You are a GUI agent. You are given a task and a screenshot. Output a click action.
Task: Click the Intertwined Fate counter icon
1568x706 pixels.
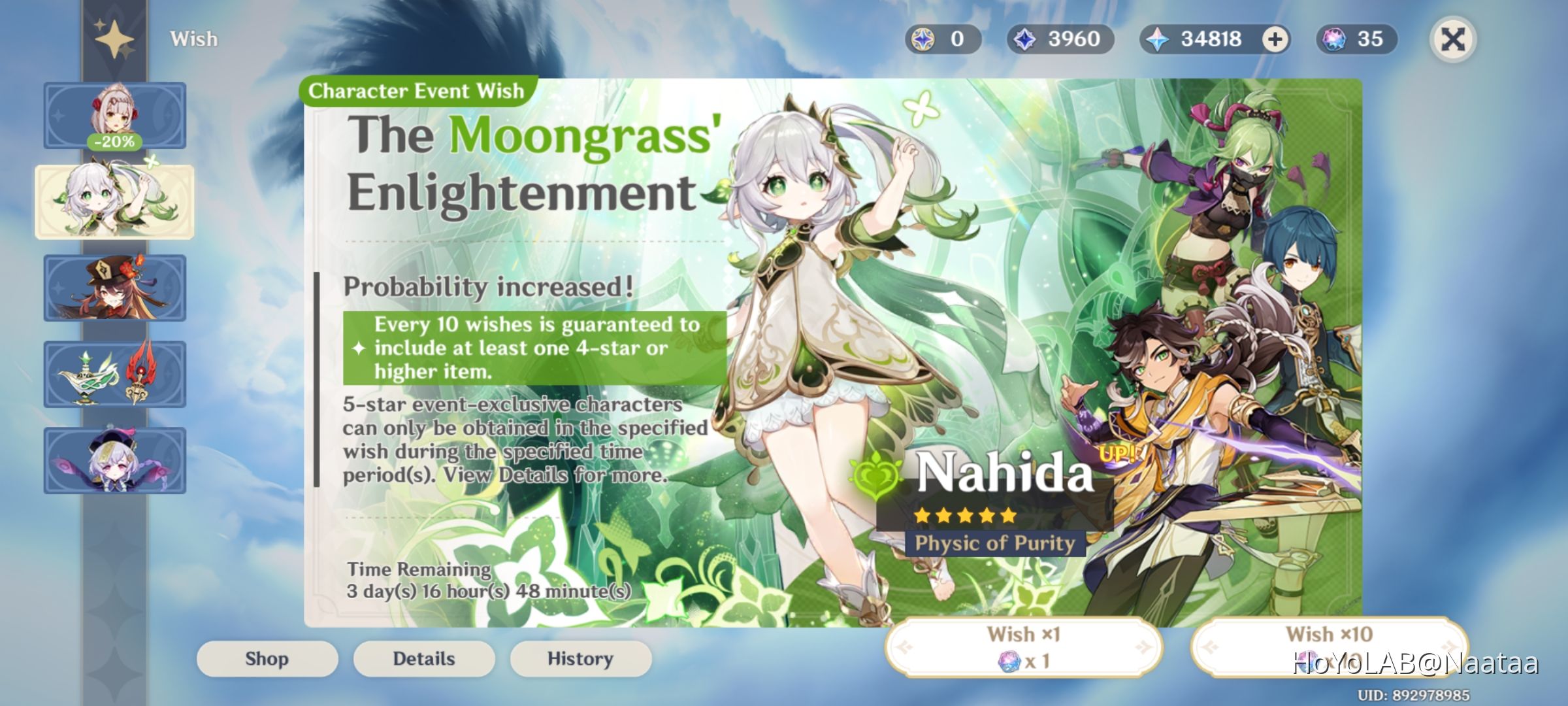point(1333,39)
